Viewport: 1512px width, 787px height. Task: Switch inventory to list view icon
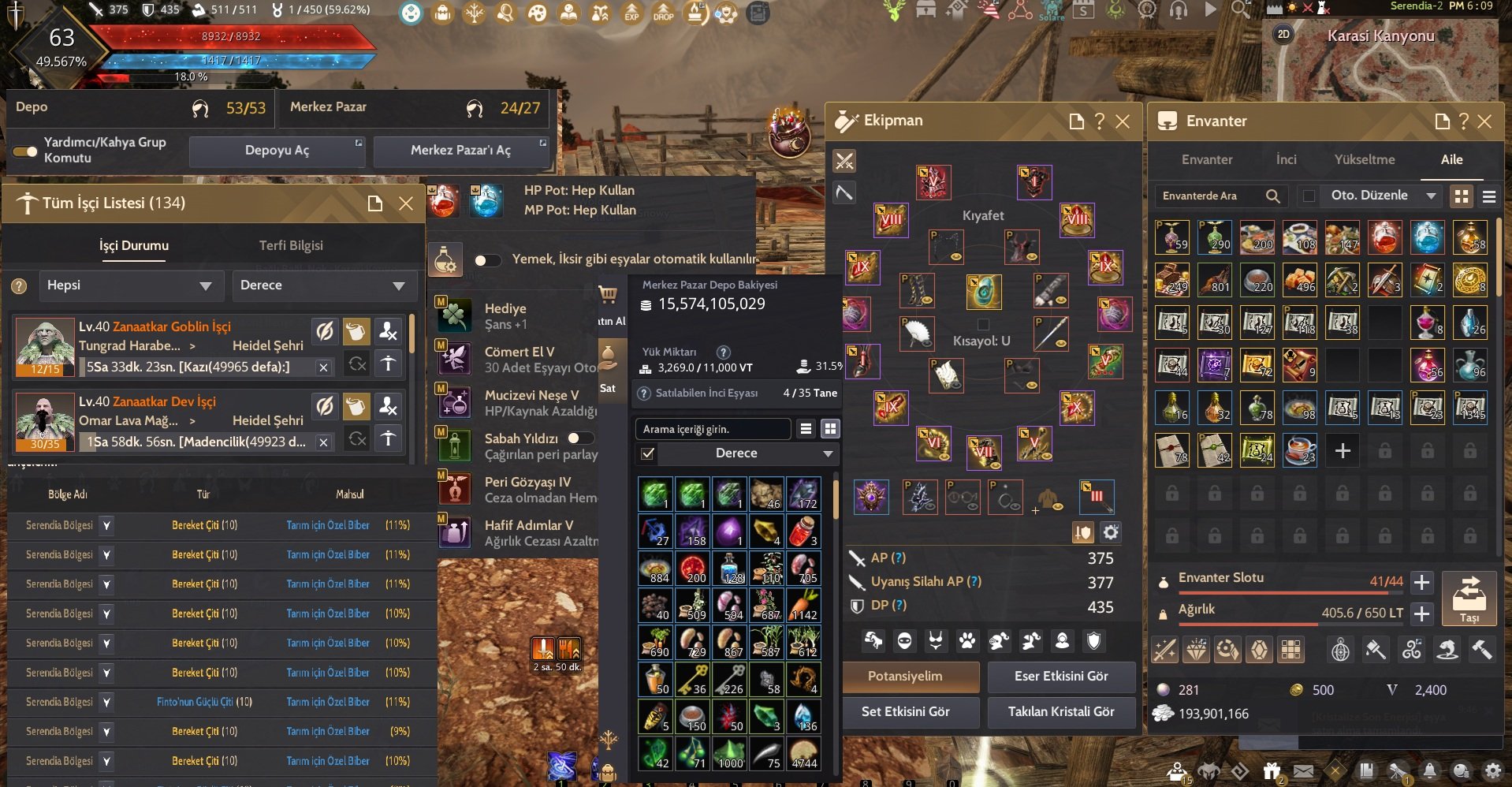click(1491, 196)
